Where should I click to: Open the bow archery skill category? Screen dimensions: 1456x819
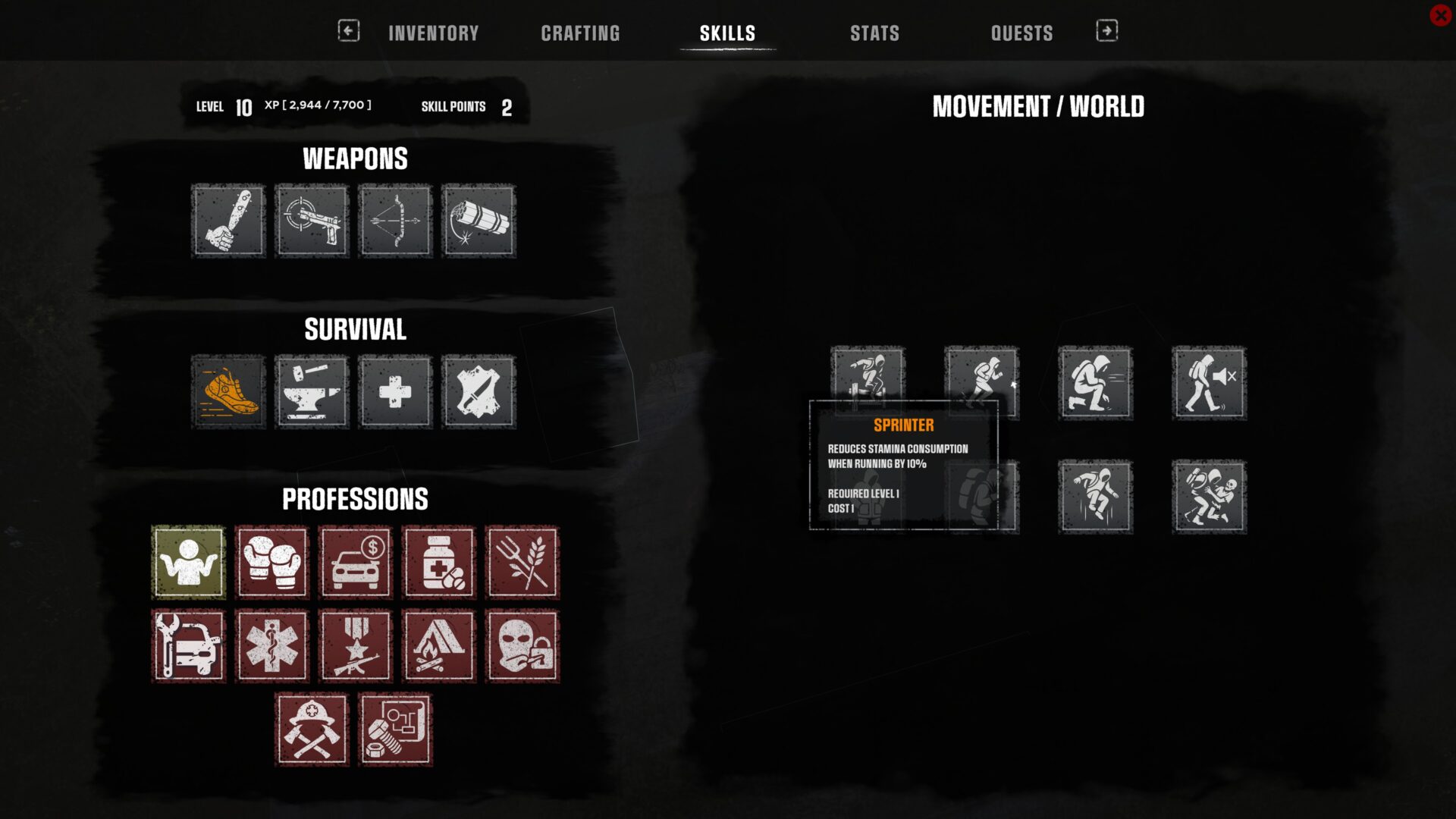click(395, 221)
